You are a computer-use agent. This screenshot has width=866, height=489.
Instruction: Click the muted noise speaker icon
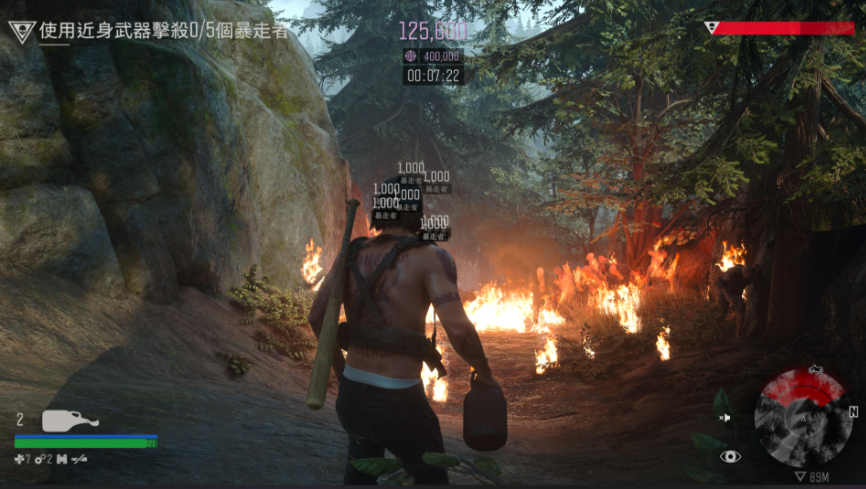726,417
